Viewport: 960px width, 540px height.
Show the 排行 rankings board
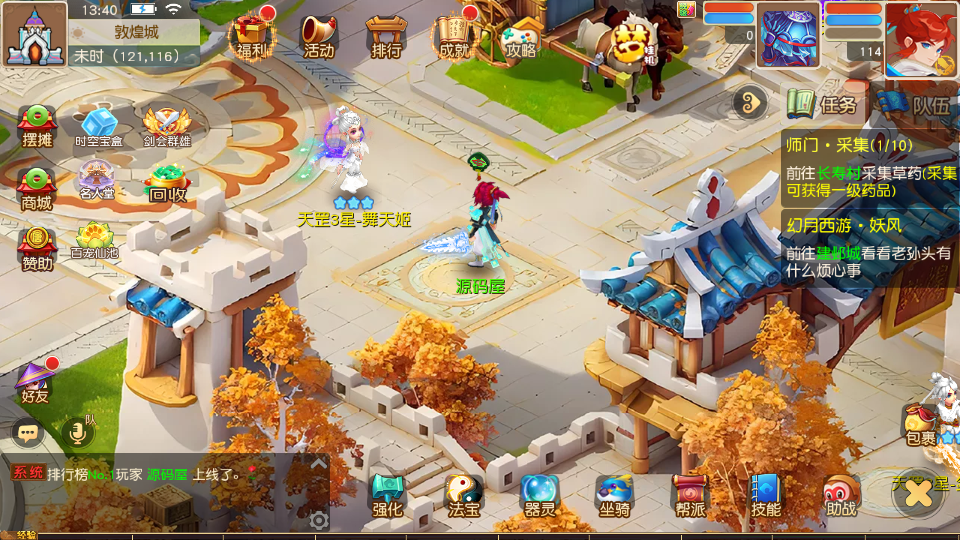coord(386,36)
